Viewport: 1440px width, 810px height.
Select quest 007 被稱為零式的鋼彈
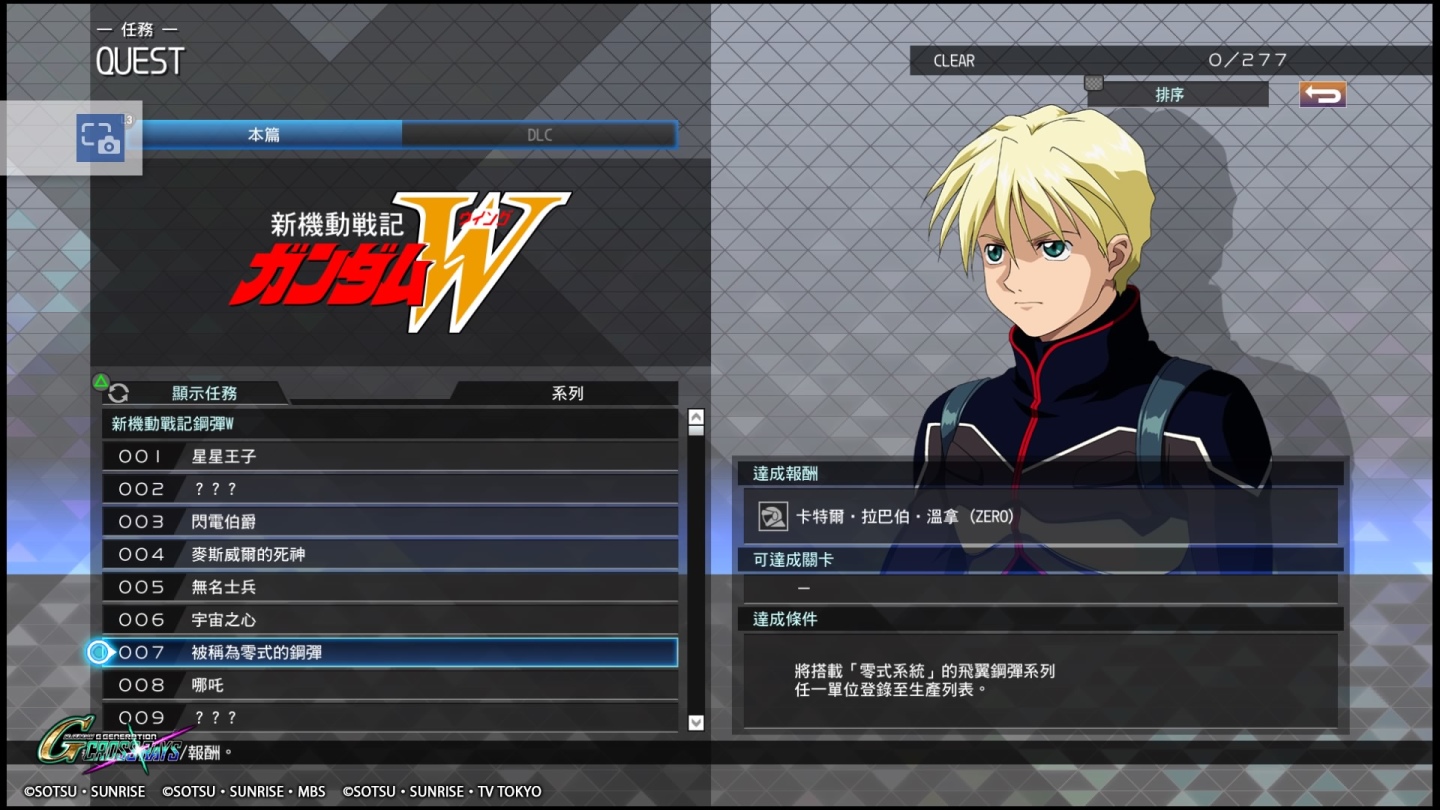[390, 652]
